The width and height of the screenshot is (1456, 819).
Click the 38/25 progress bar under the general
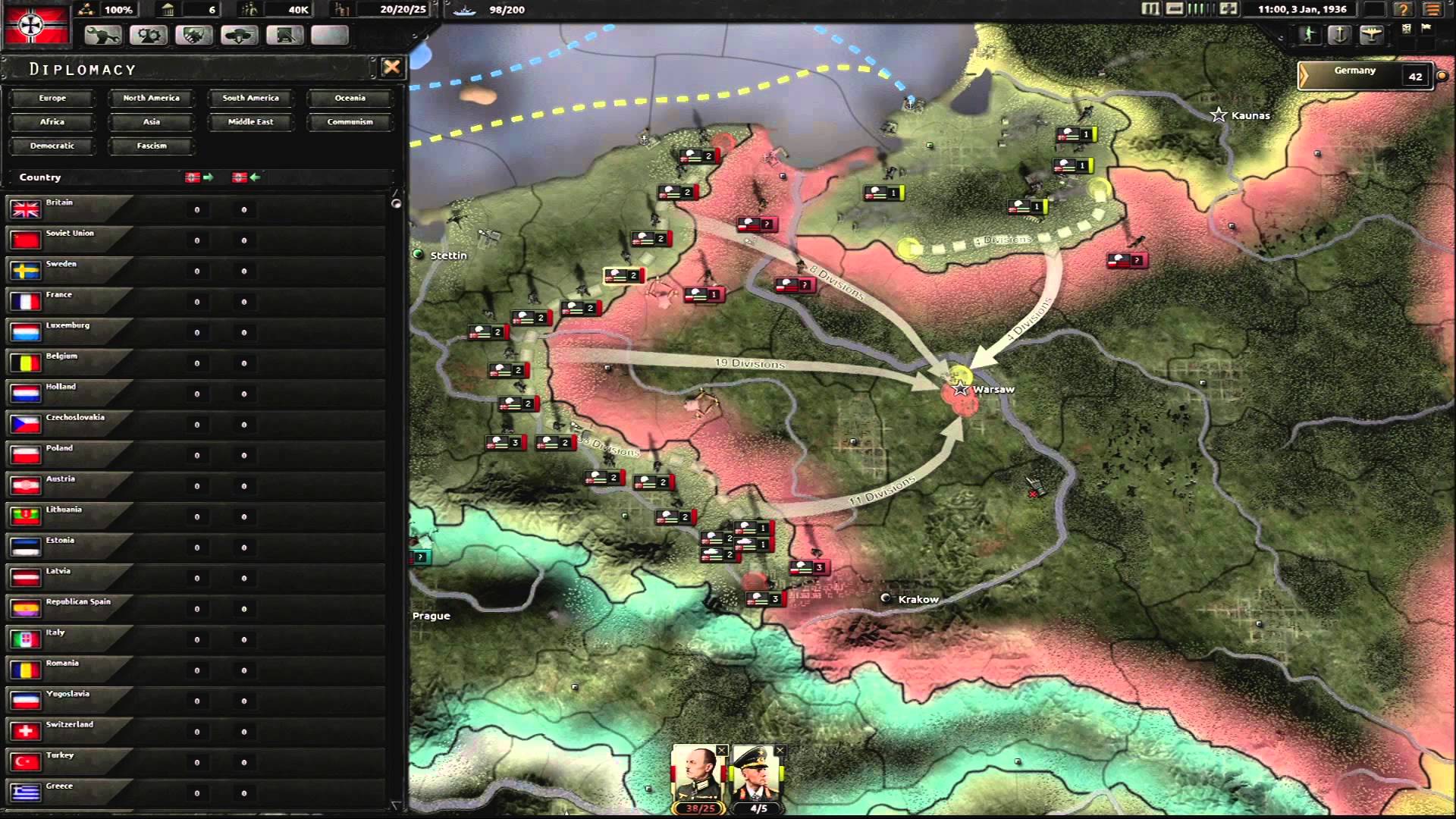pyautogui.click(x=698, y=809)
